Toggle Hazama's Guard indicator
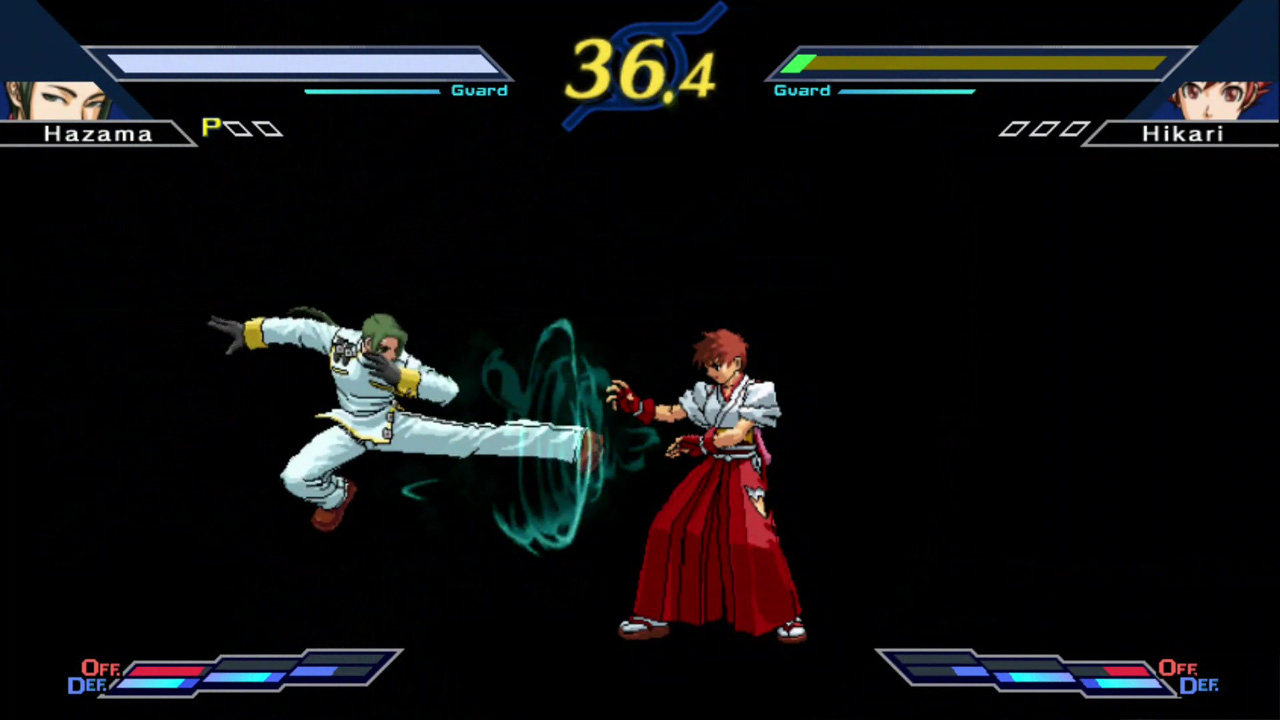 (x=478, y=90)
